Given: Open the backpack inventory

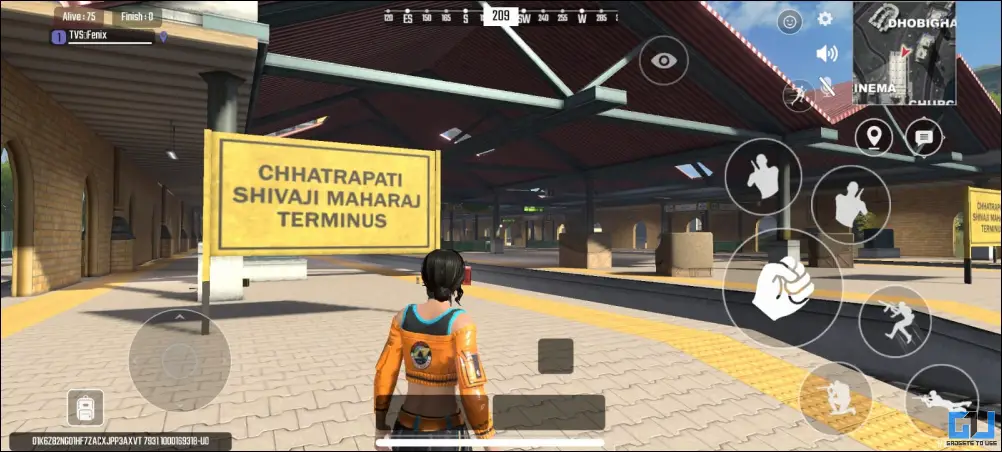Looking at the screenshot, I should pos(85,407).
